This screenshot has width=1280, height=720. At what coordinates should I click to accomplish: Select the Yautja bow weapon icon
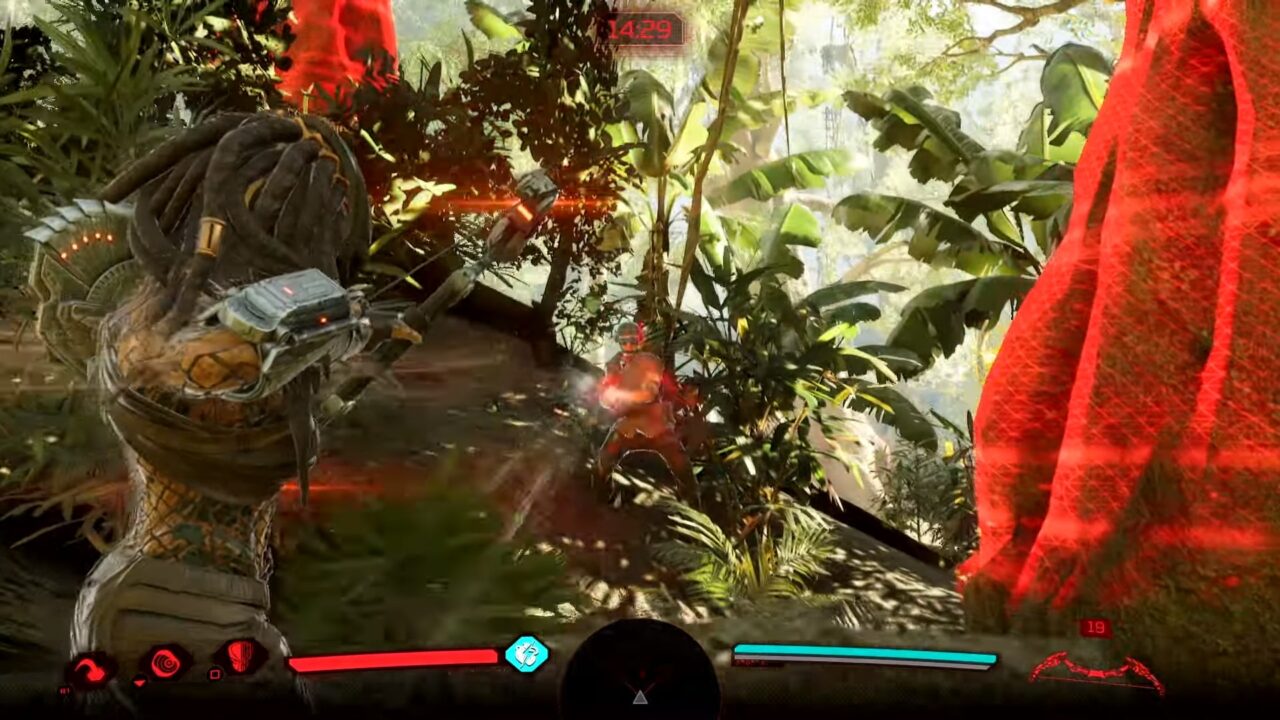(1097, 671)
